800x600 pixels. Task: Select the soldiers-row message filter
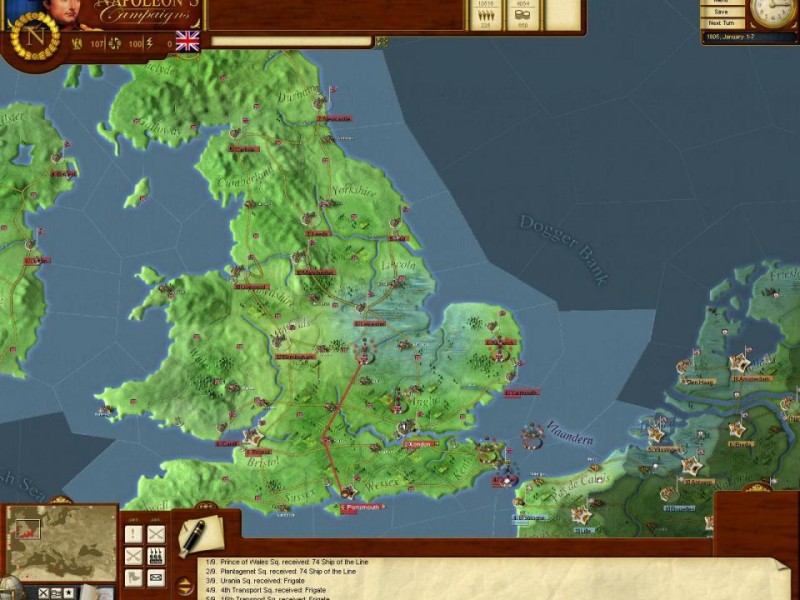point(155,555)
